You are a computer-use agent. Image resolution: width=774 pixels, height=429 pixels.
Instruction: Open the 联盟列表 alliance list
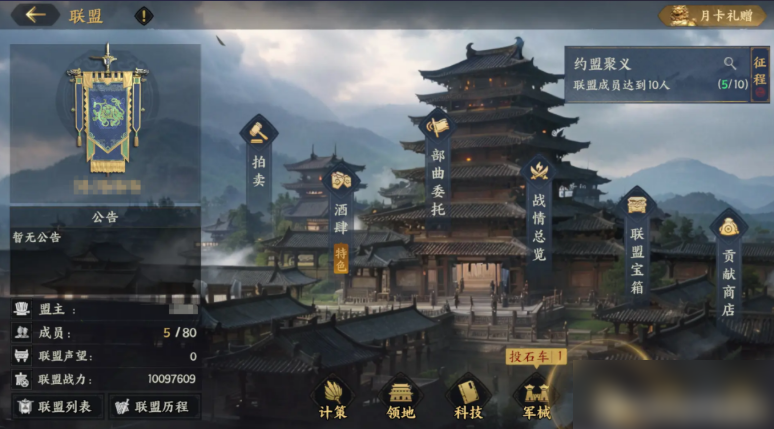[56, 406]
